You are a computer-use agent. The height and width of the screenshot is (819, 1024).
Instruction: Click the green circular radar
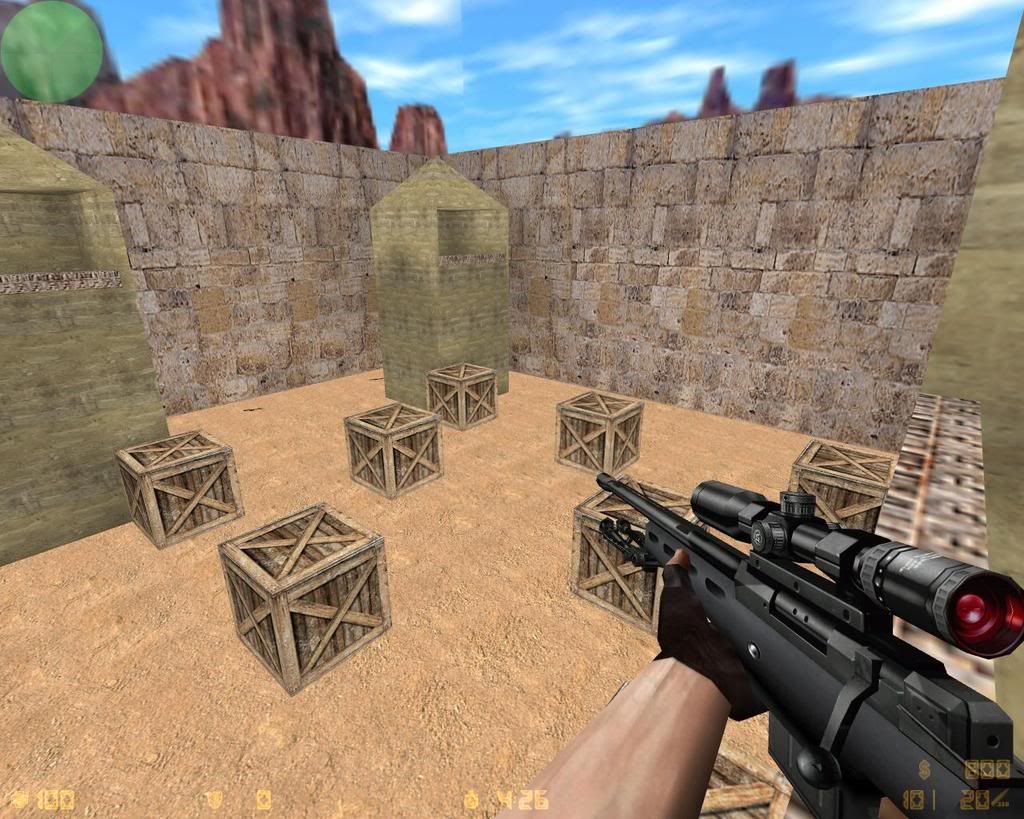coord(52,51)
